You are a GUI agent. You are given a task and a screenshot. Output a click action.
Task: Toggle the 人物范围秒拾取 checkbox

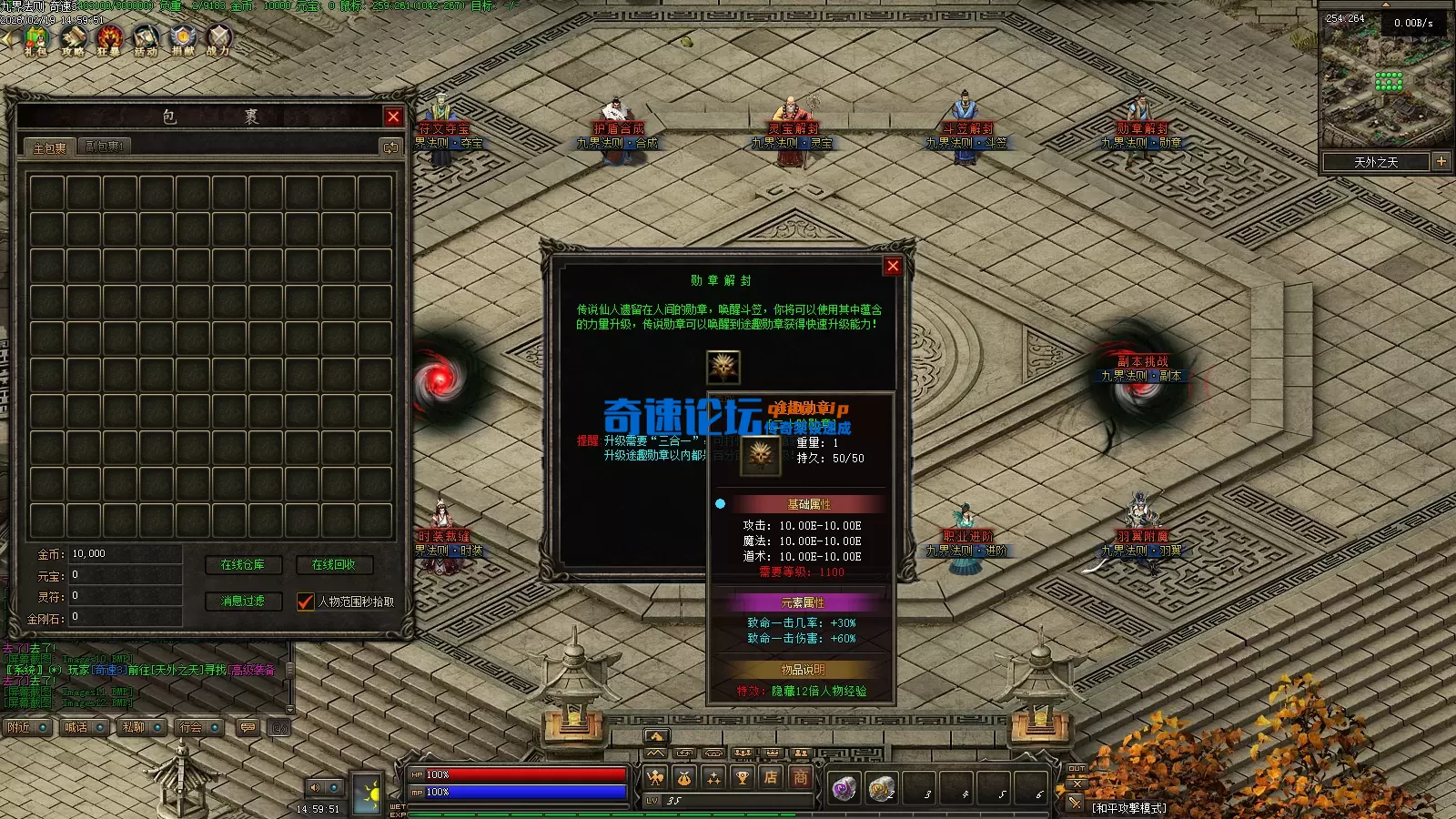(306, 602)
